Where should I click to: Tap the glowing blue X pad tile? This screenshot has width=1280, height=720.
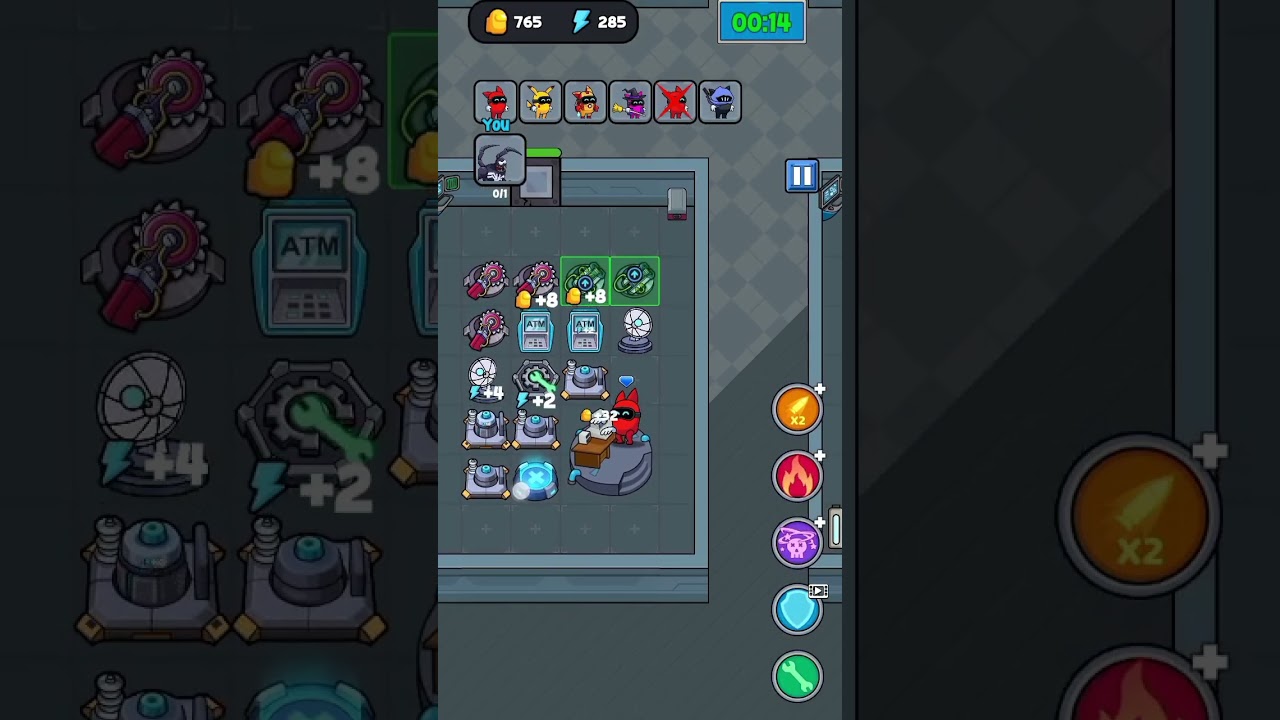pos(536,479)
